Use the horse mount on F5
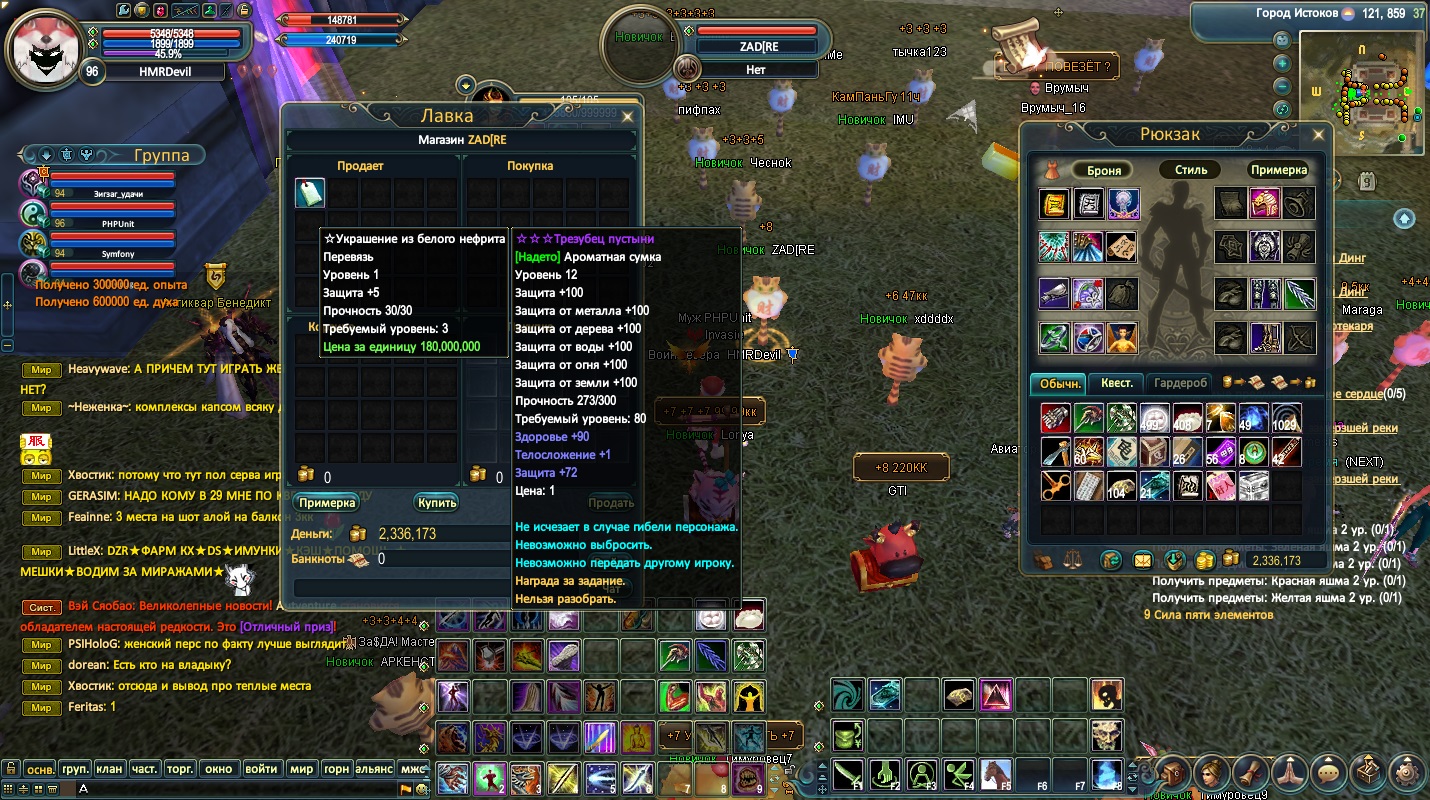Screen dimensions: 1430x800 point(994,773)
